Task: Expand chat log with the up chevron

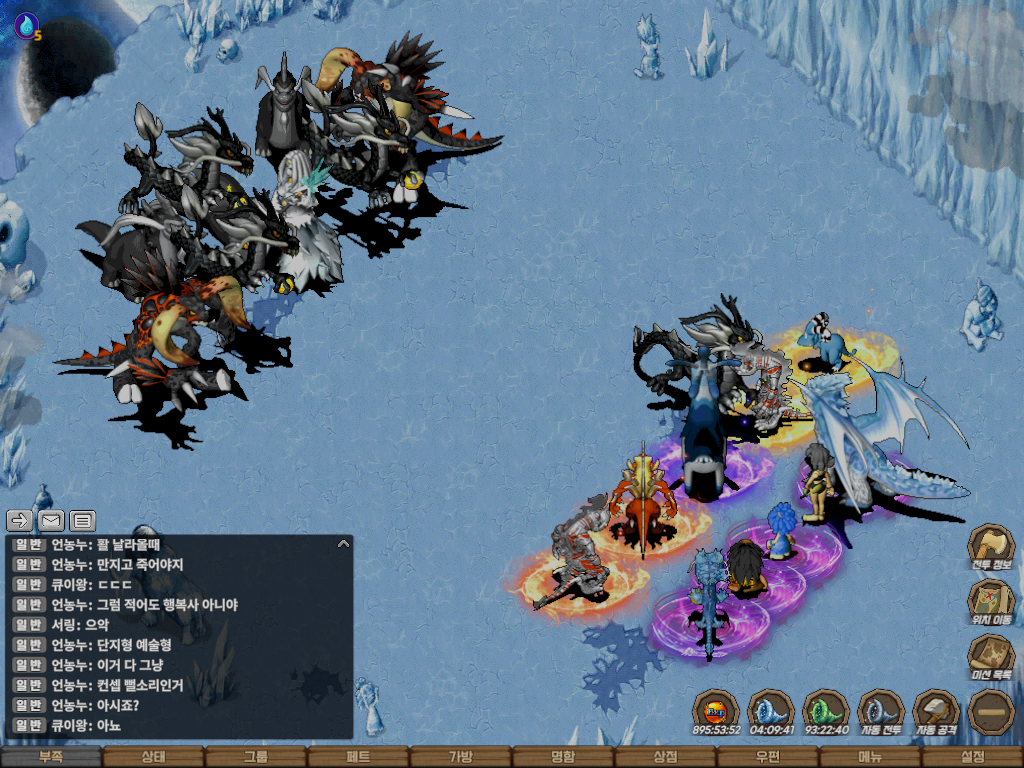Action: pos(343,544)
